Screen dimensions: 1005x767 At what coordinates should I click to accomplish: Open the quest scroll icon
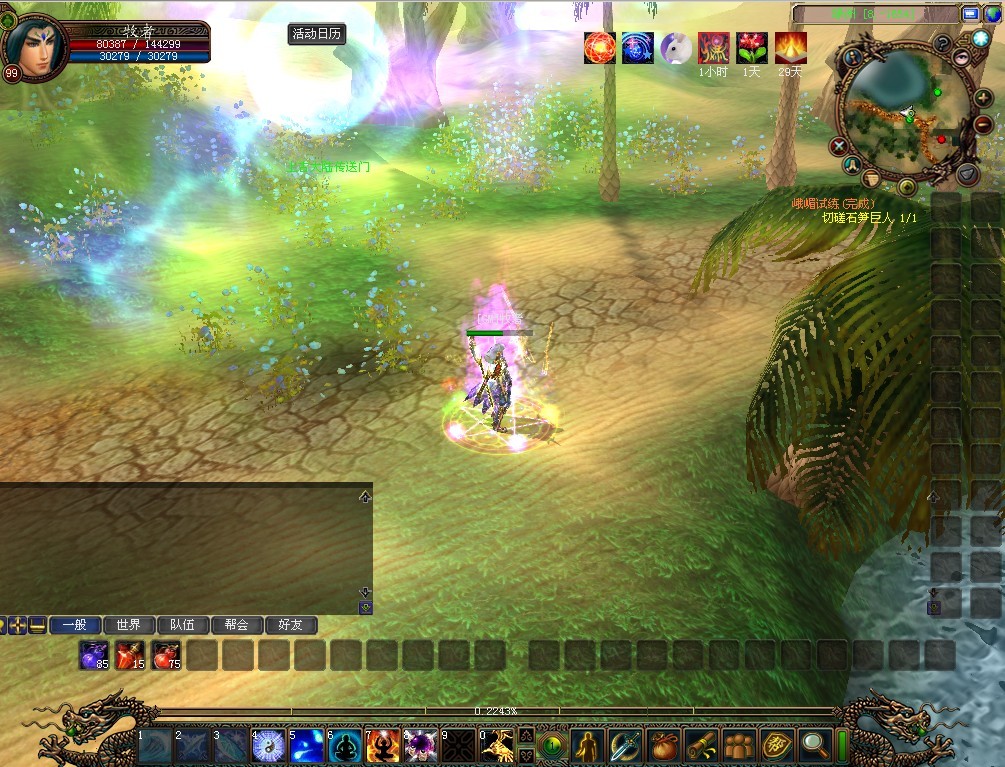pyautogui.click(x=701, y=746)
